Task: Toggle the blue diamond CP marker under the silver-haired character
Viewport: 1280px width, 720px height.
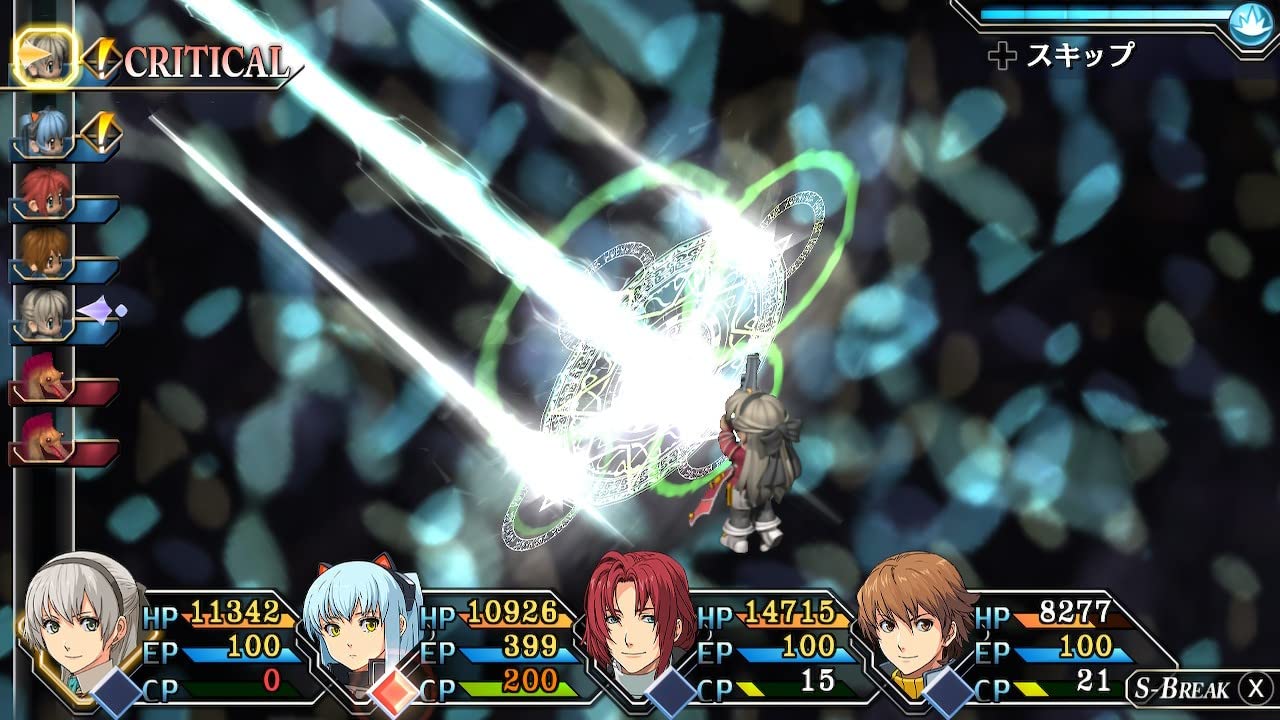Action: point(113,690)
